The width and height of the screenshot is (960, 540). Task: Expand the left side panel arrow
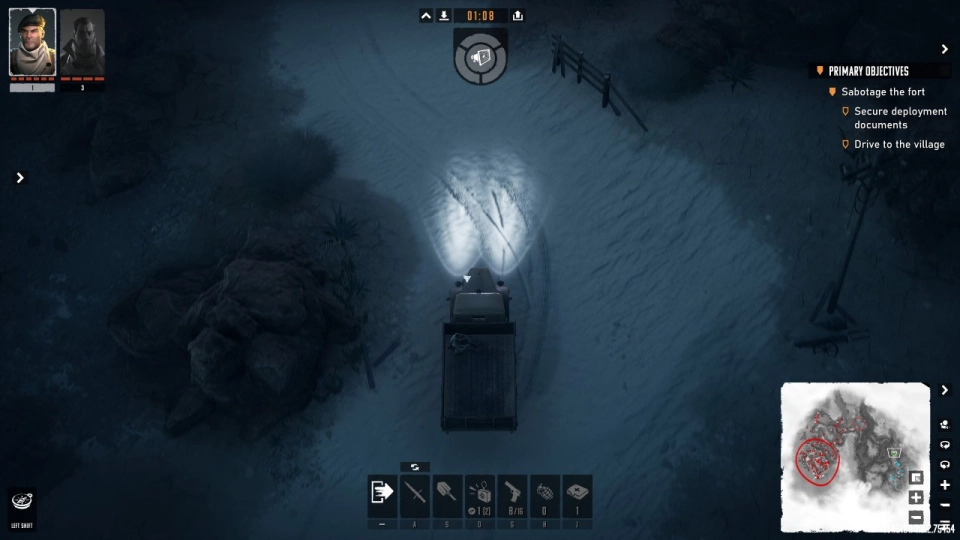[19, 178]
